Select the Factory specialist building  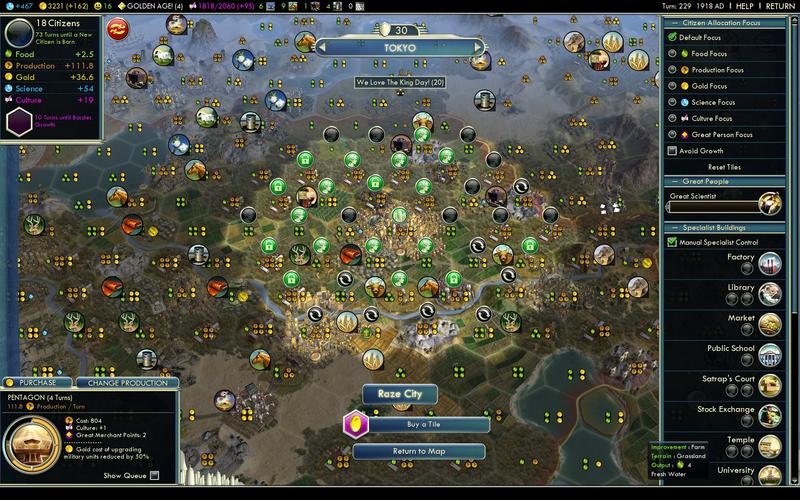coord(769,262)
